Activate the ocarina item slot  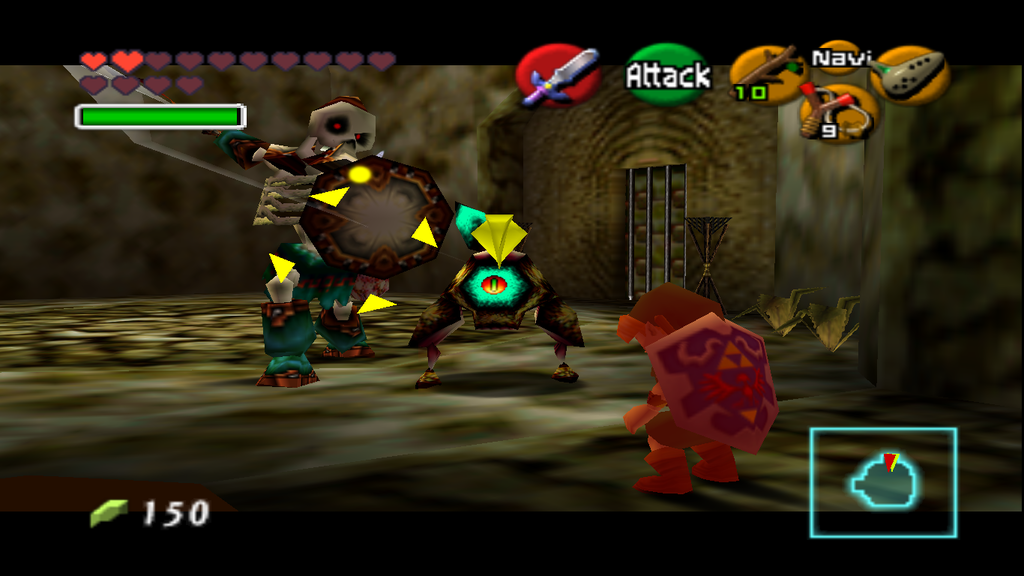[x=909, y=75]
